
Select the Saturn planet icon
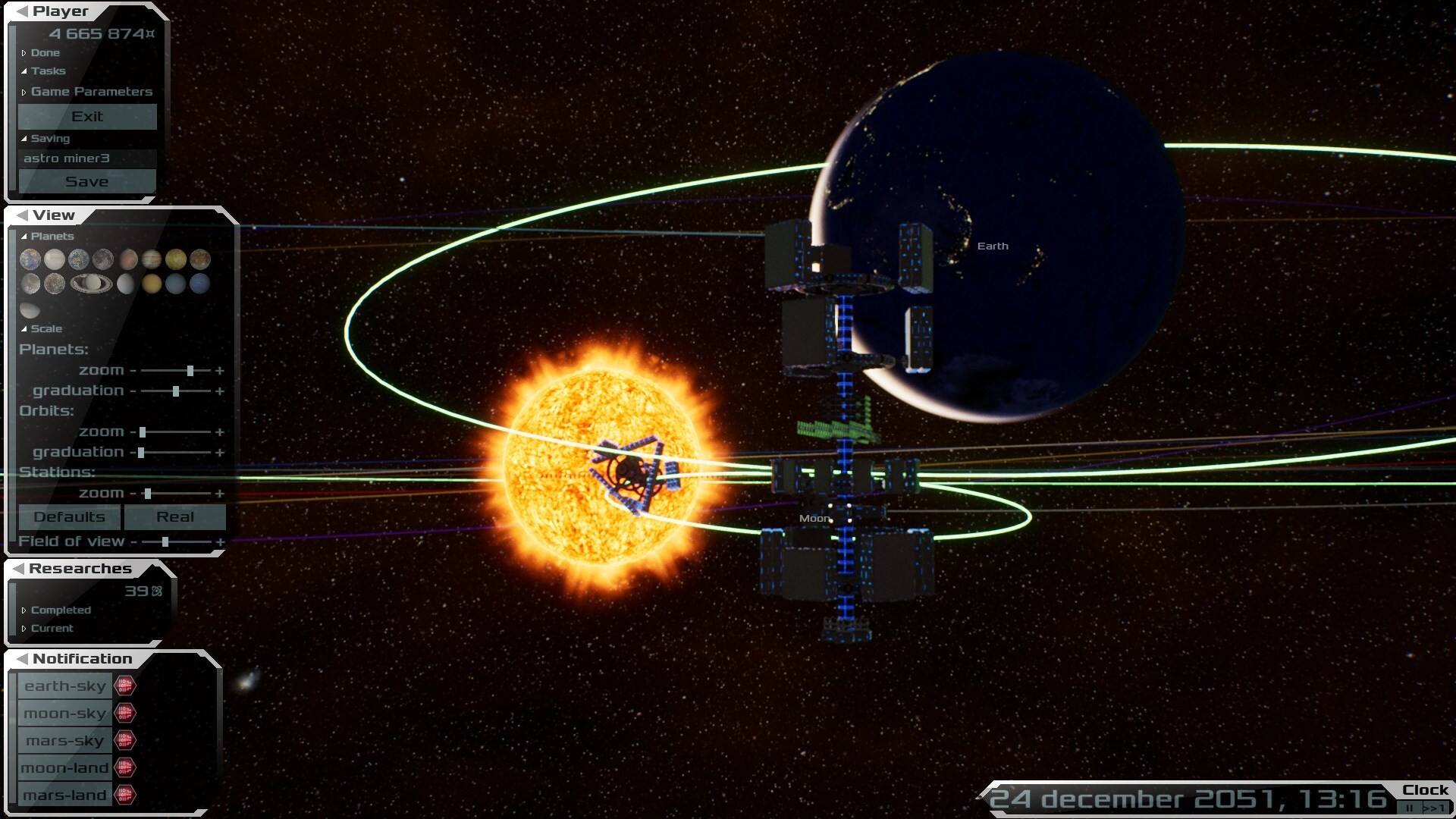(x=91, y=284)
